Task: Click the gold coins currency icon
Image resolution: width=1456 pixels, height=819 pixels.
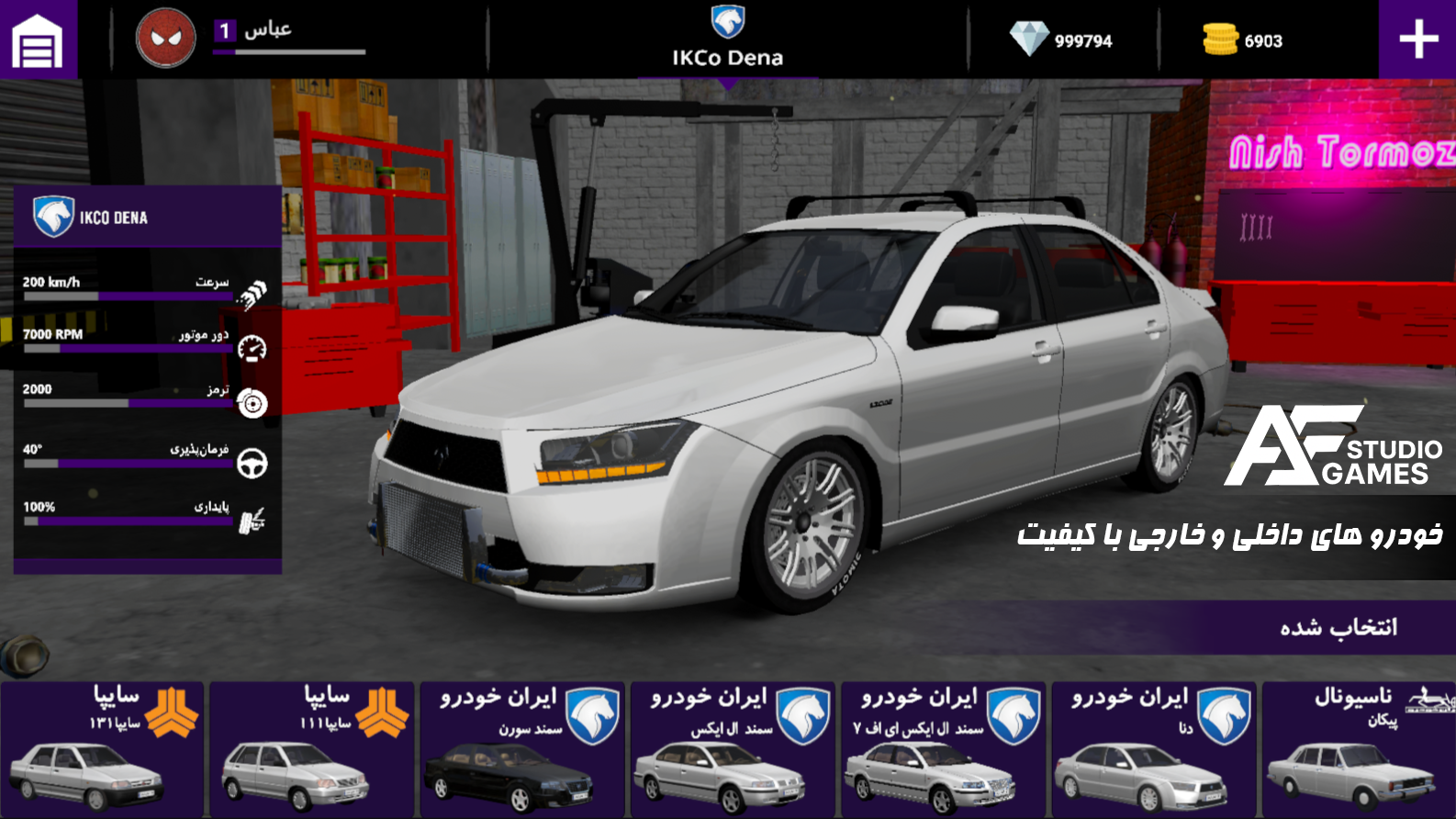Action: [1219, 39]
